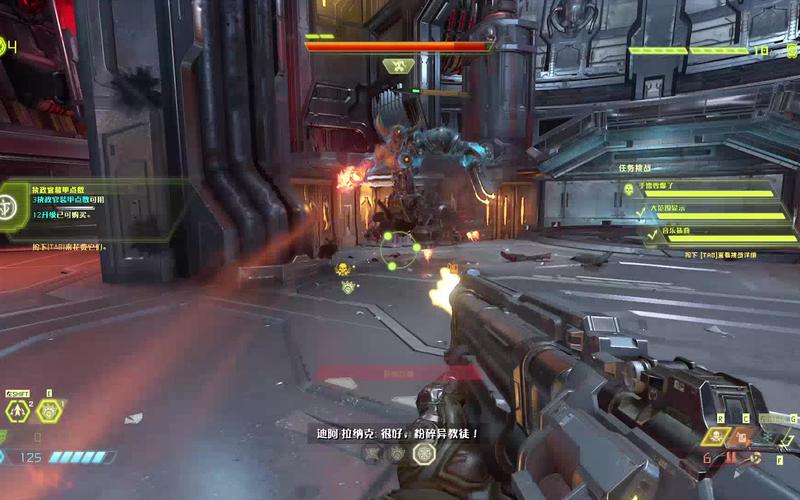Image resolution: width=800 pixels, height=500 pixels.
Task: Open the first mission challenge with skull icon
Action: click(x=629, y=188)
